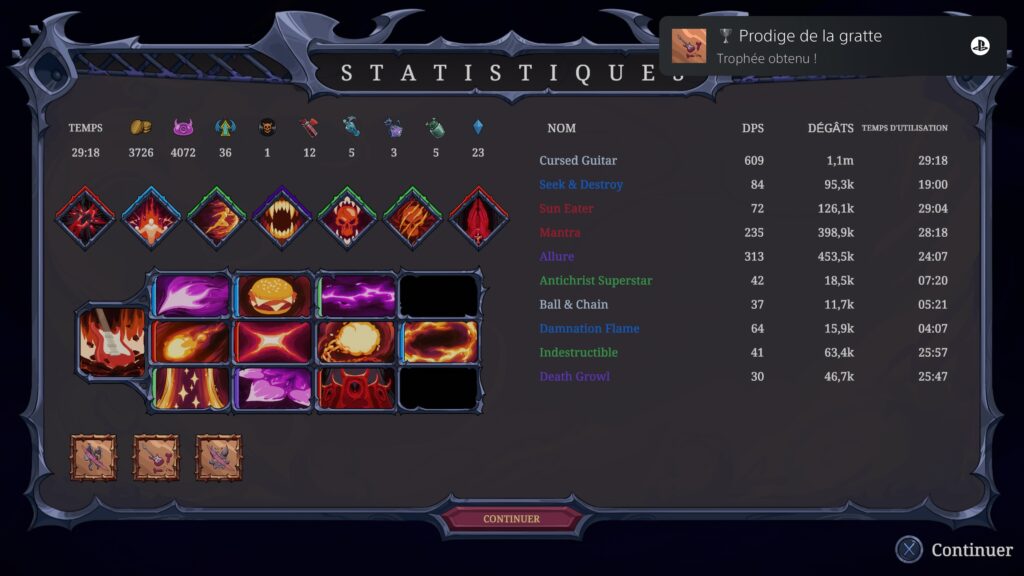Choose the Allure entry in the list
1024x576 pixels.
tap(557, 257)
